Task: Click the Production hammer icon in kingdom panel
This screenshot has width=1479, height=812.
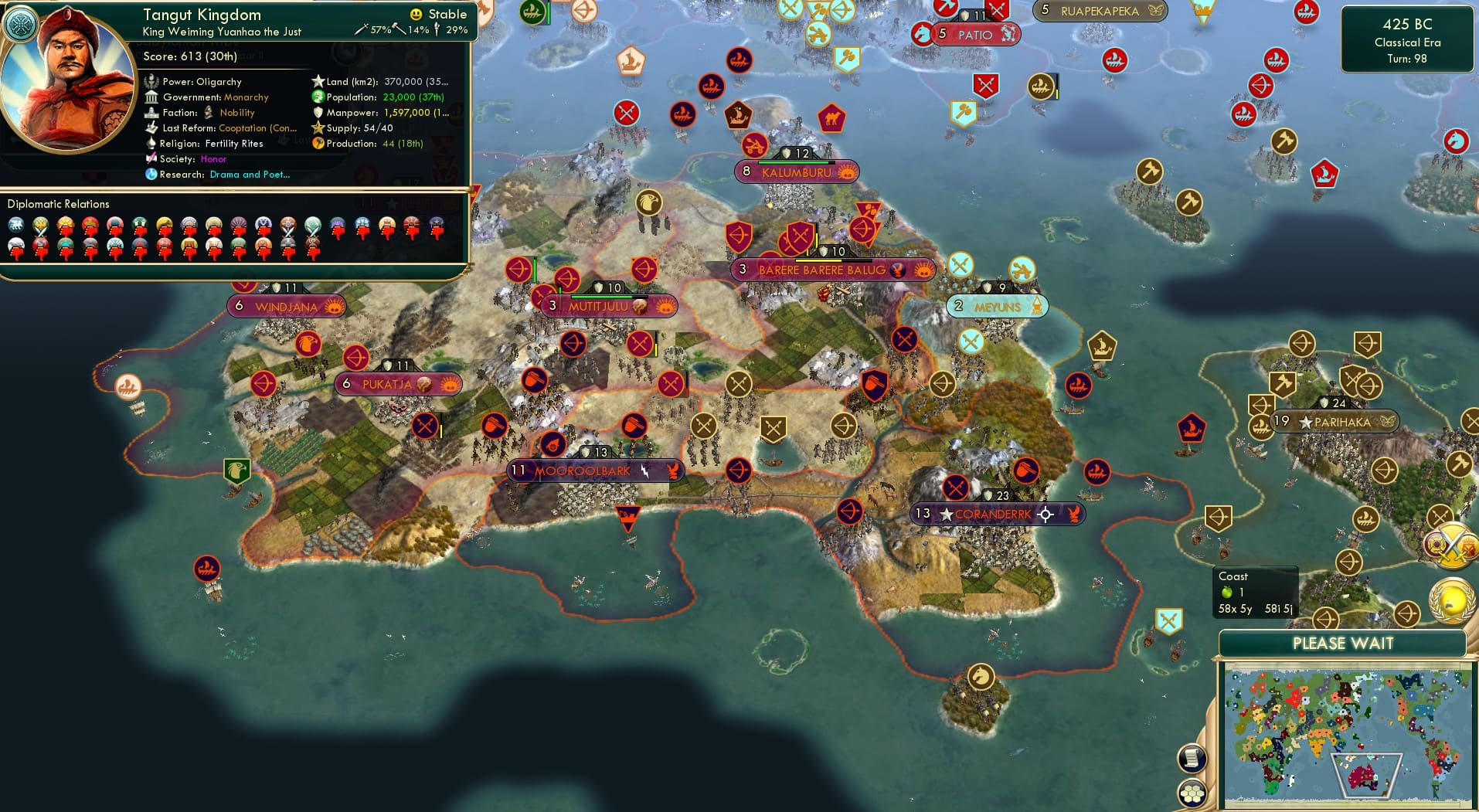Action: (x=318, y=144)
